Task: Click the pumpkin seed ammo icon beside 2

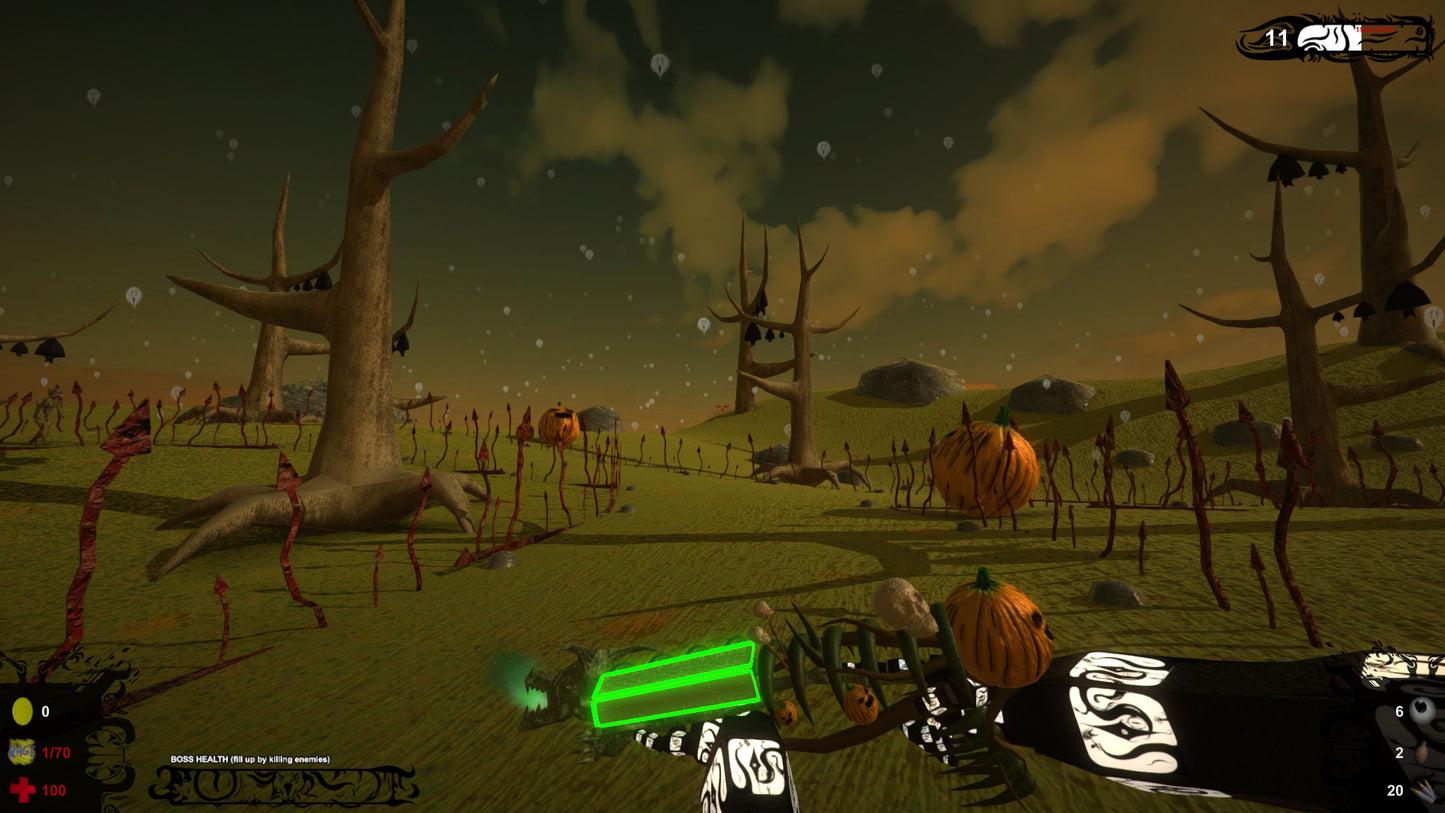Action: click(x=1424, y=750)
